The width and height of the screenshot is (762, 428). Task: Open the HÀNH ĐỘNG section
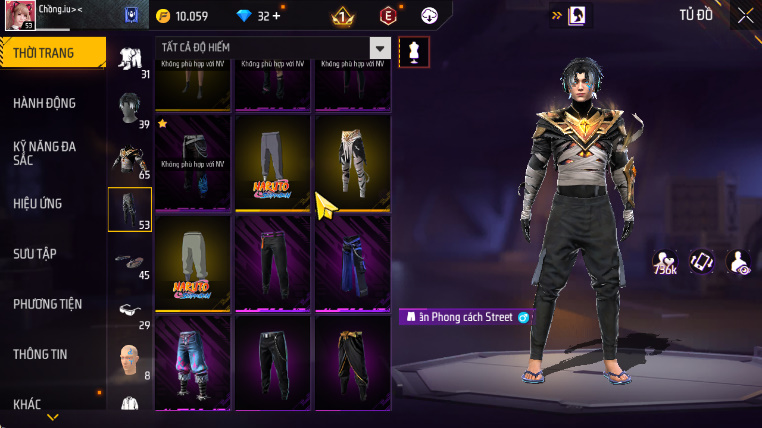click(45, 103)
